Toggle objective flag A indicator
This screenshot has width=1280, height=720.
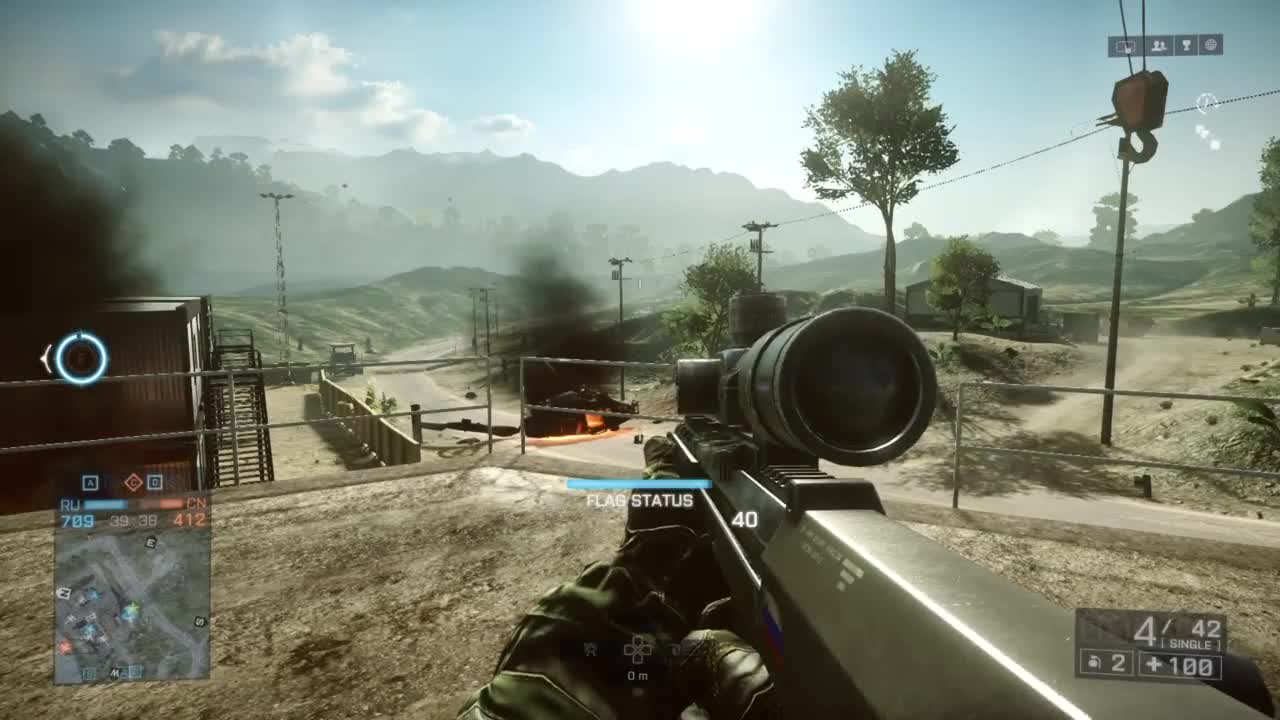coord(90,483)
